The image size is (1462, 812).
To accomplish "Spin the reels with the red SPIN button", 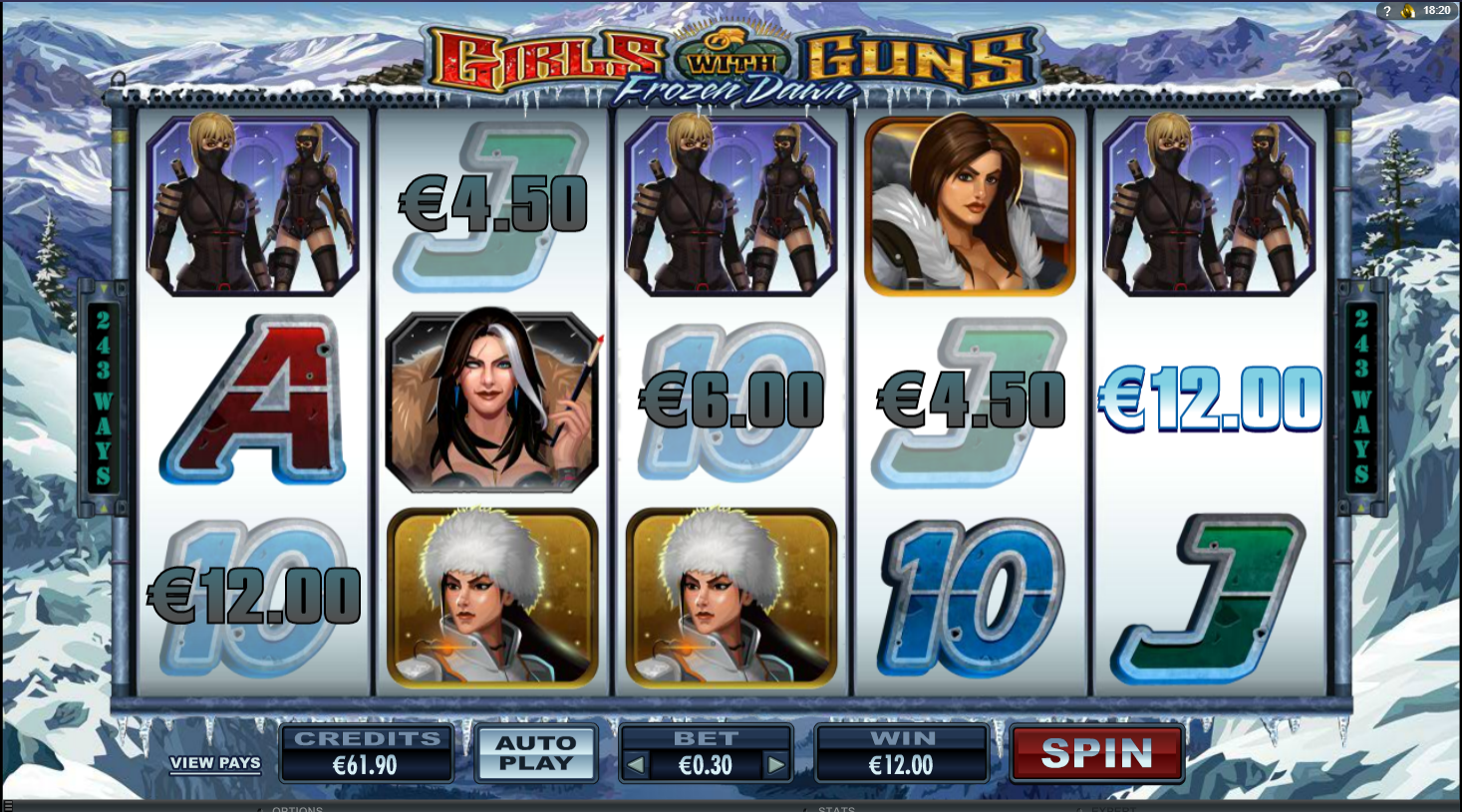I will pyautogui.click(x=1096, y=753).
